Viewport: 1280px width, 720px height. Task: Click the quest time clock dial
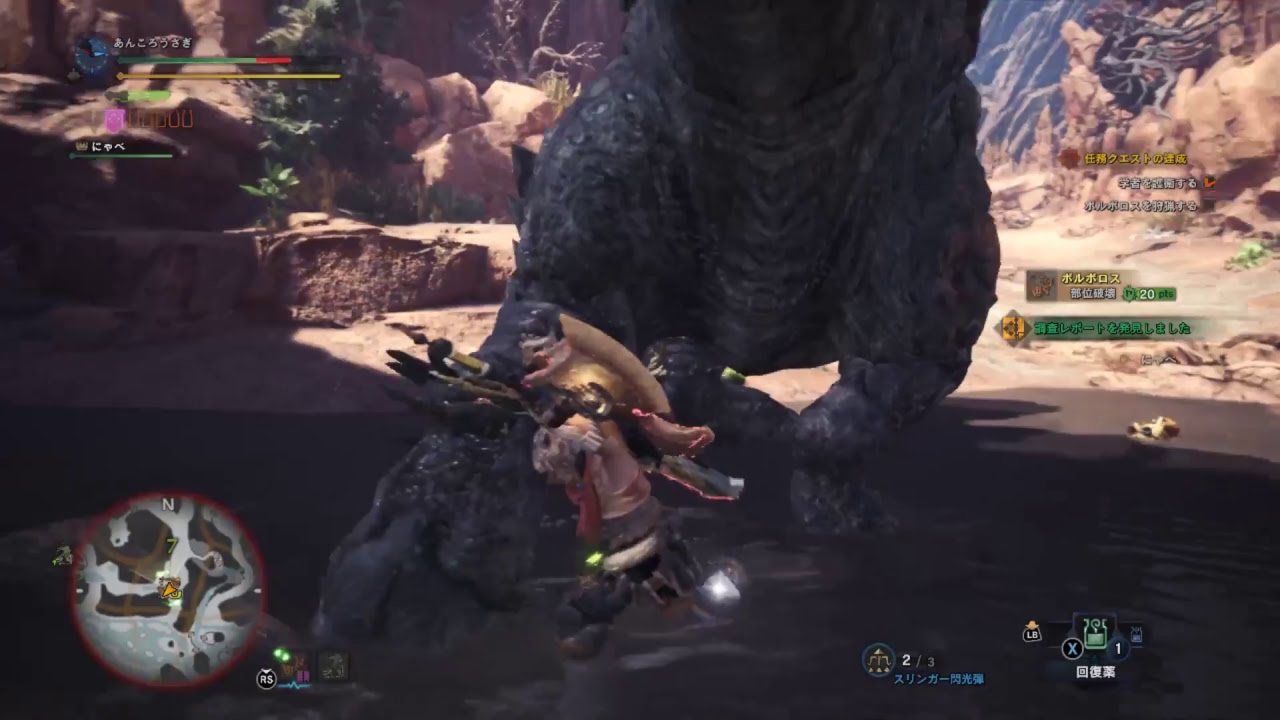[93, 56]
